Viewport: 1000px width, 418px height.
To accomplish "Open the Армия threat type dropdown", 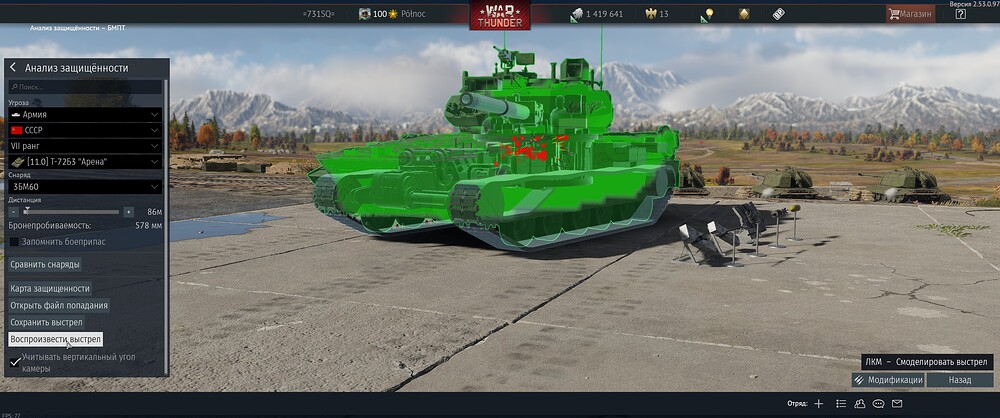I will coord(85,115).
